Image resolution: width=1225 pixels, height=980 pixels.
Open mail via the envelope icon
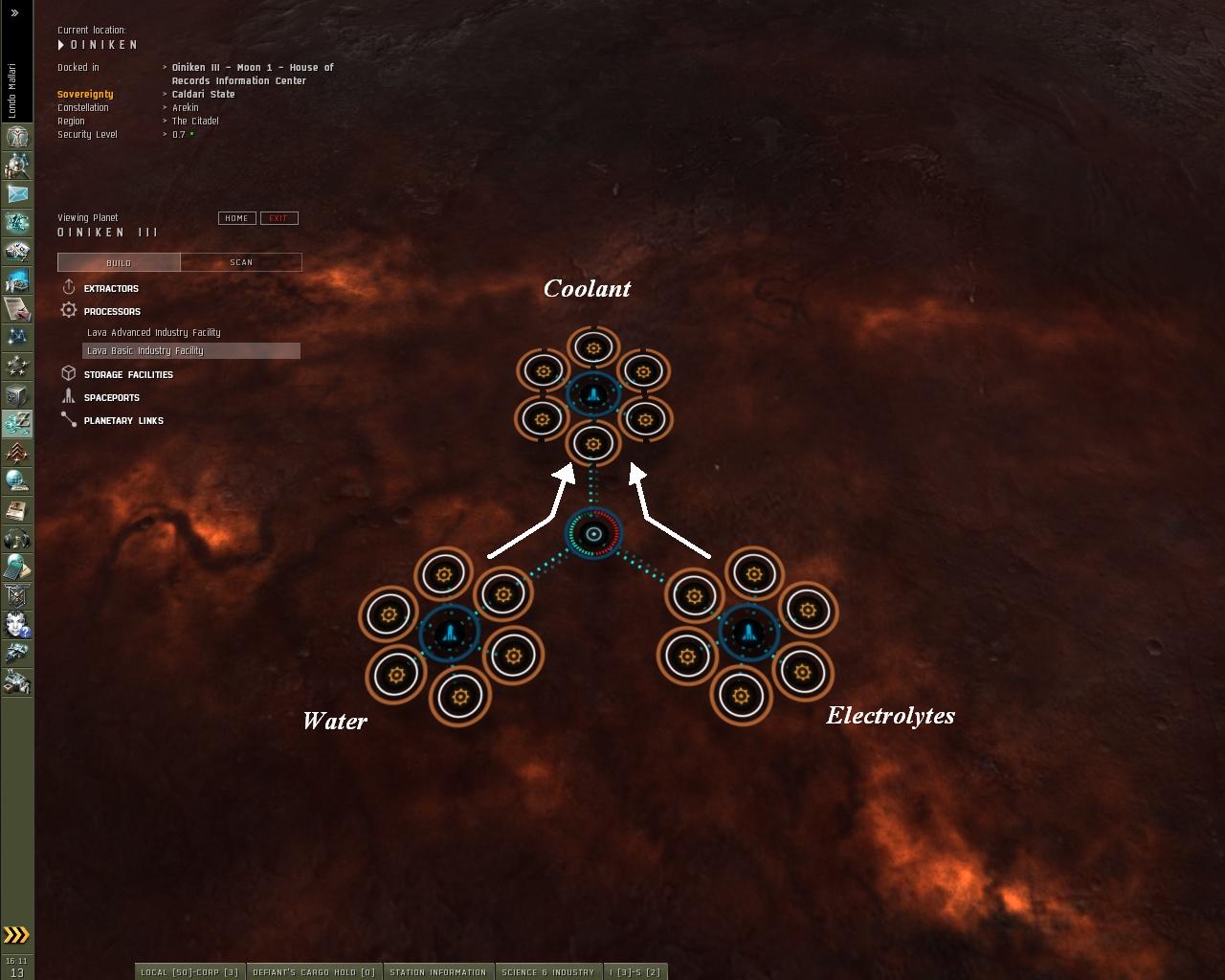17,193
